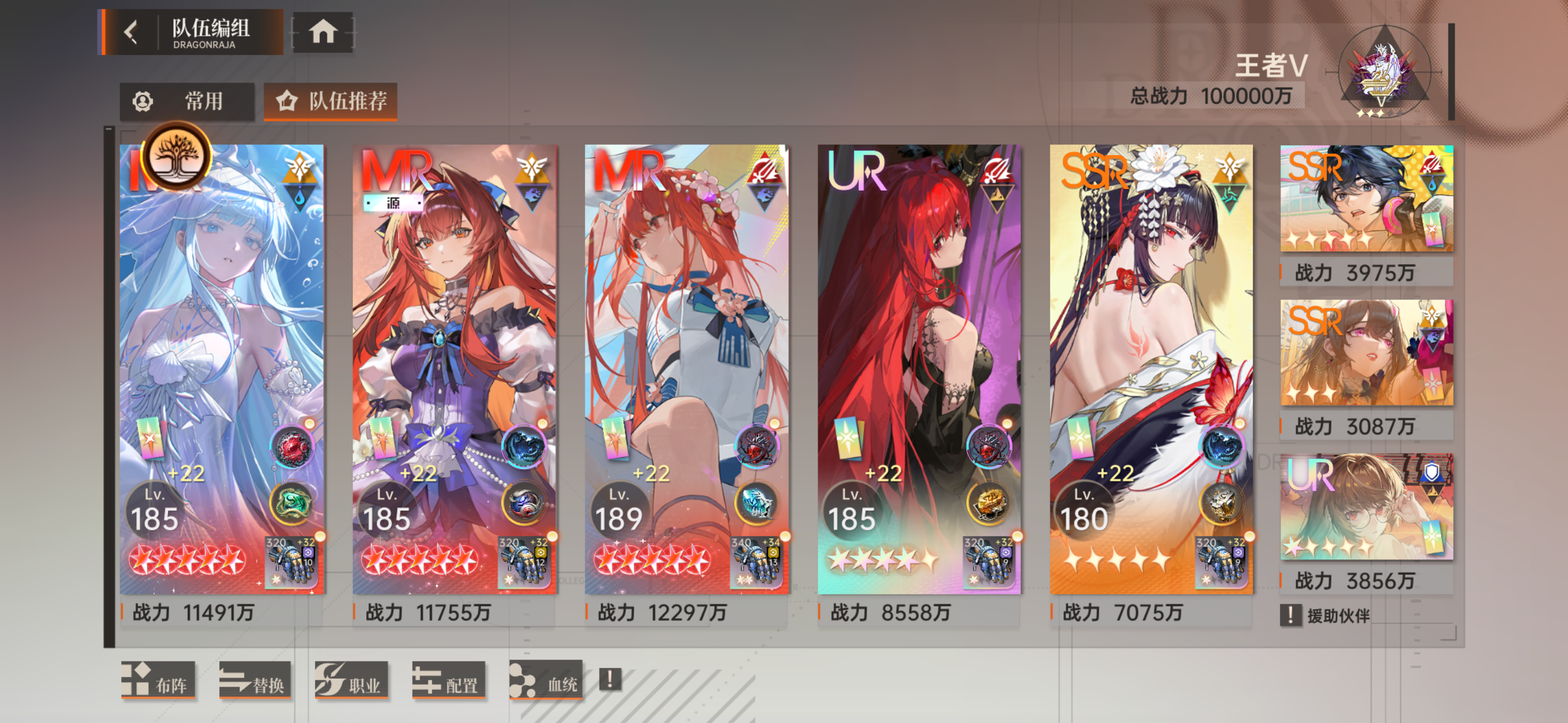Select the 布阵 formation arrangement icon
The width and height of the screenshot is (1568, 723).
pos(158,682)
